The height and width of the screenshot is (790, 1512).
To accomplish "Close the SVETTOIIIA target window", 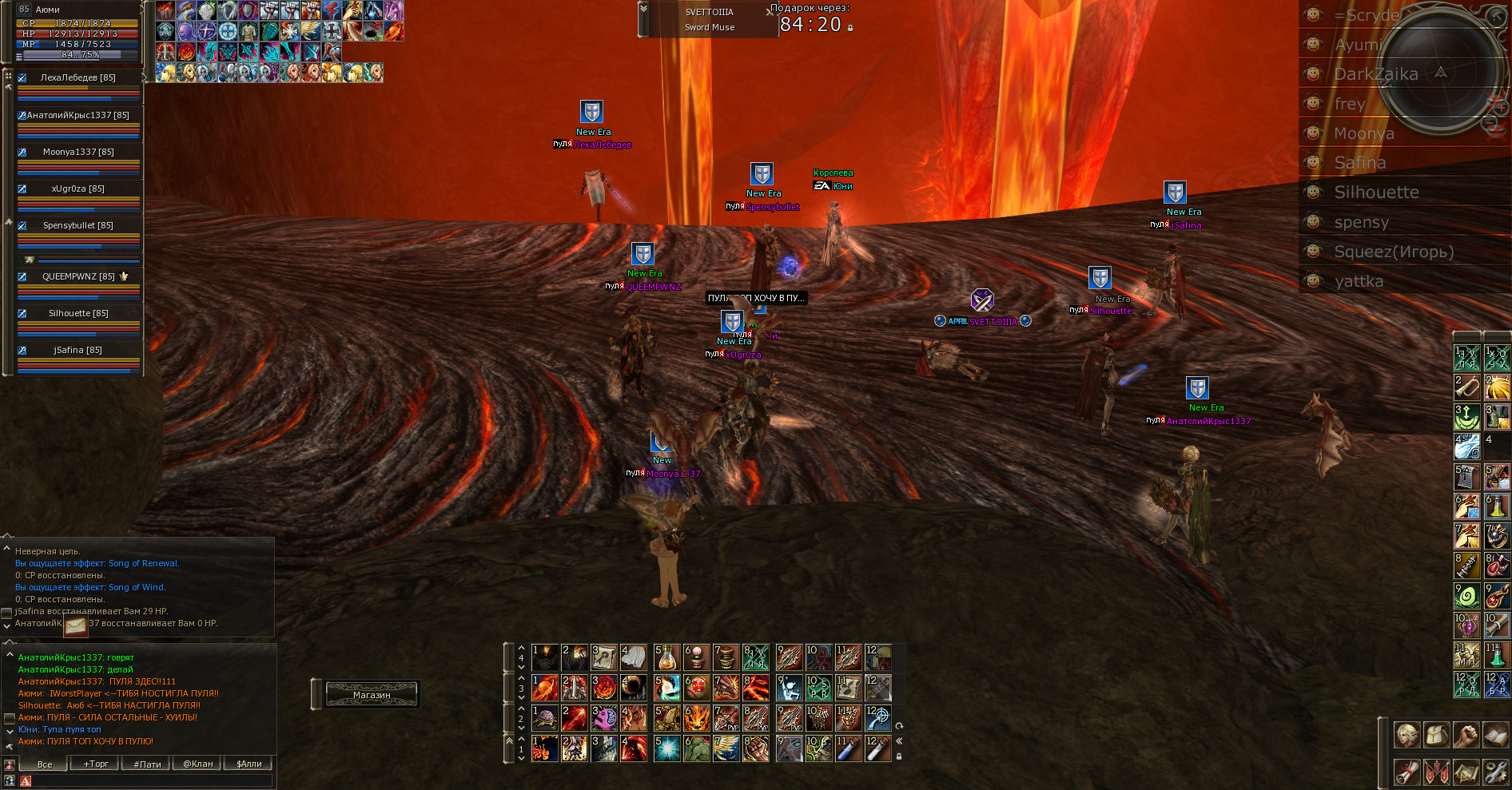I will (770, 12).
